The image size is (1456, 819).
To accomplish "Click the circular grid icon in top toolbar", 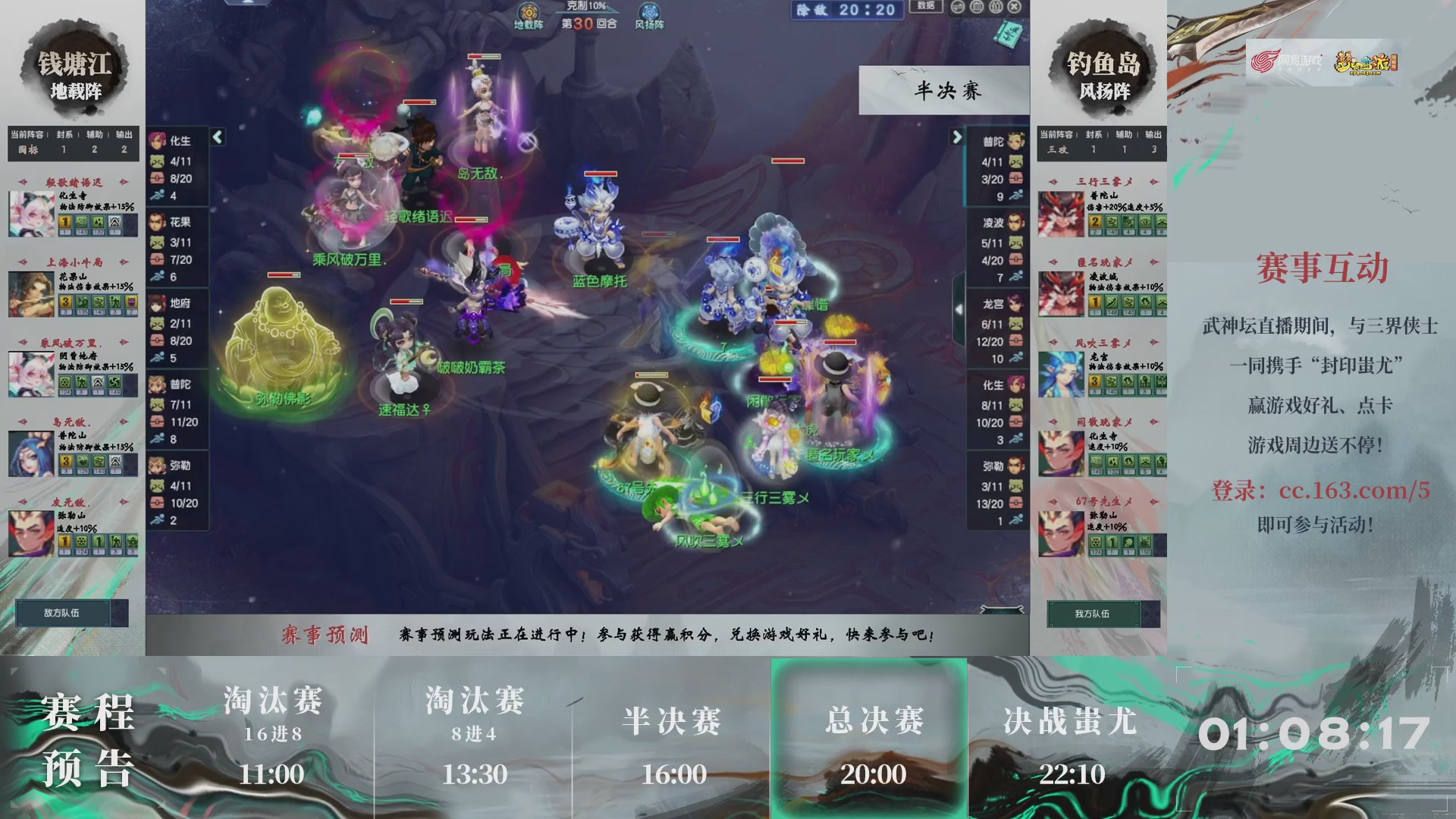I will (x=977, y=7).
